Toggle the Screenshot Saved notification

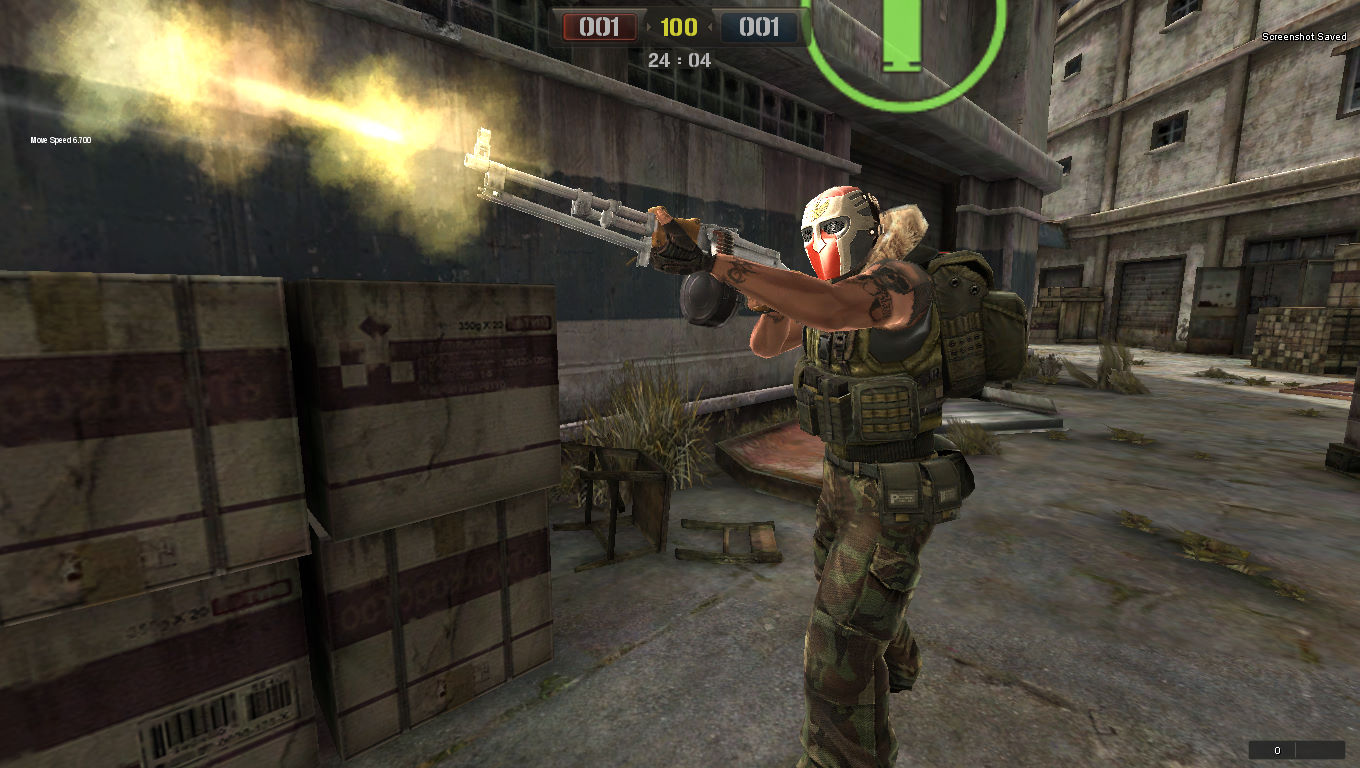1304,35
